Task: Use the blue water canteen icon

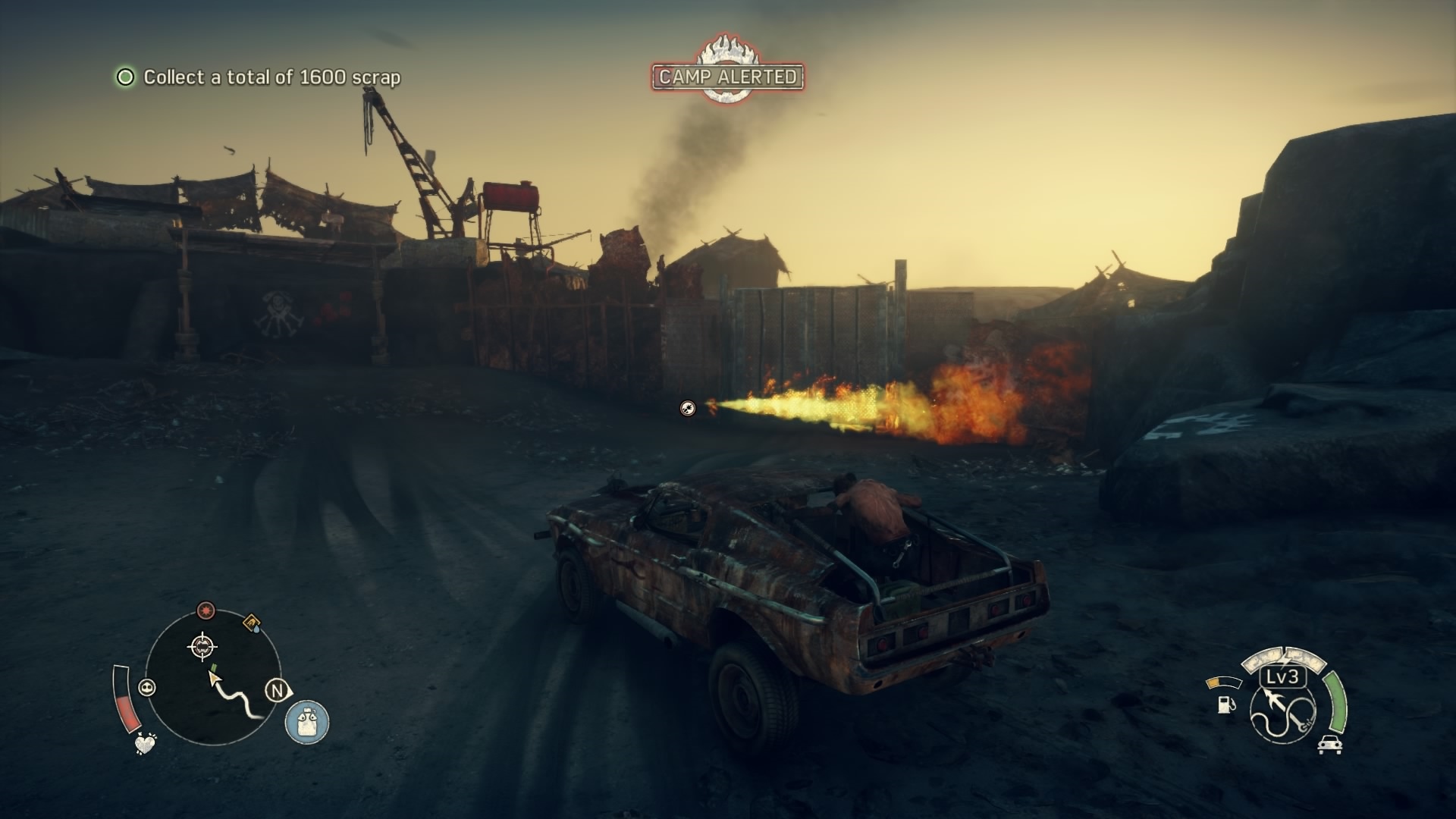Action: [x=307, y=720]
